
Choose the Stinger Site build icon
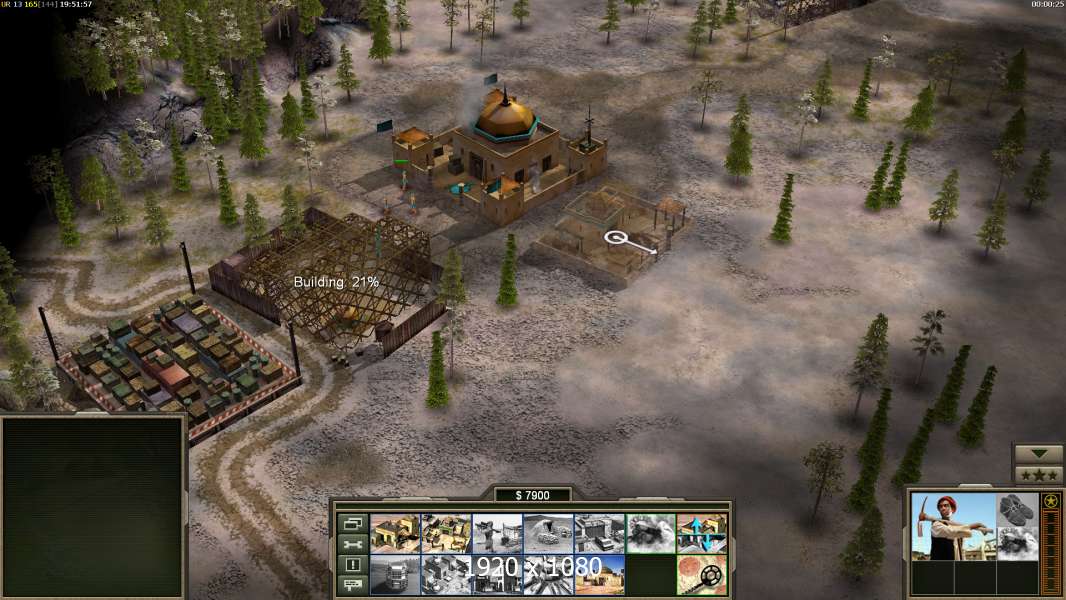click(497, 533)
